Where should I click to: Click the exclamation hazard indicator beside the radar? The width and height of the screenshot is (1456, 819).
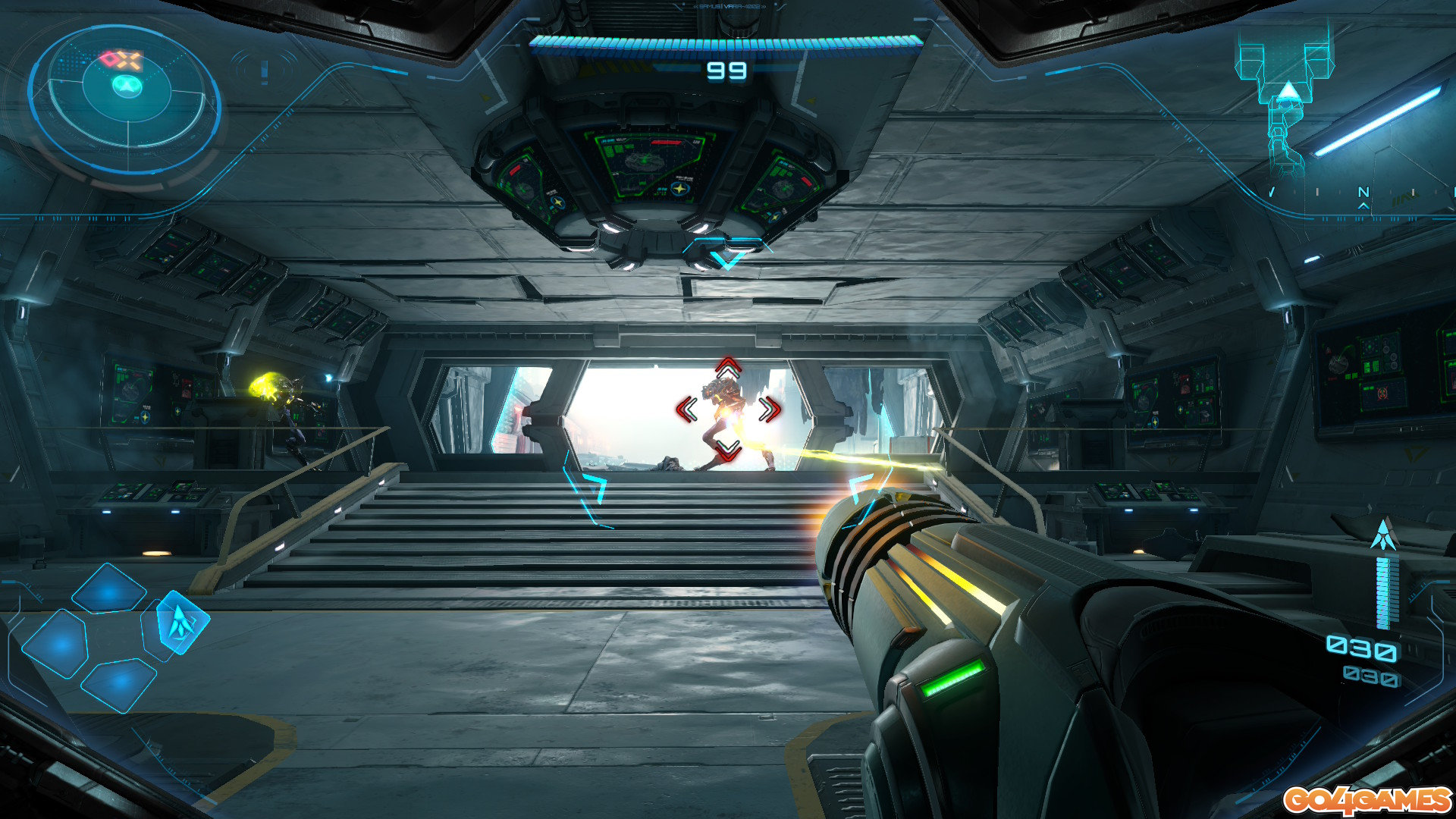(264, 71)
